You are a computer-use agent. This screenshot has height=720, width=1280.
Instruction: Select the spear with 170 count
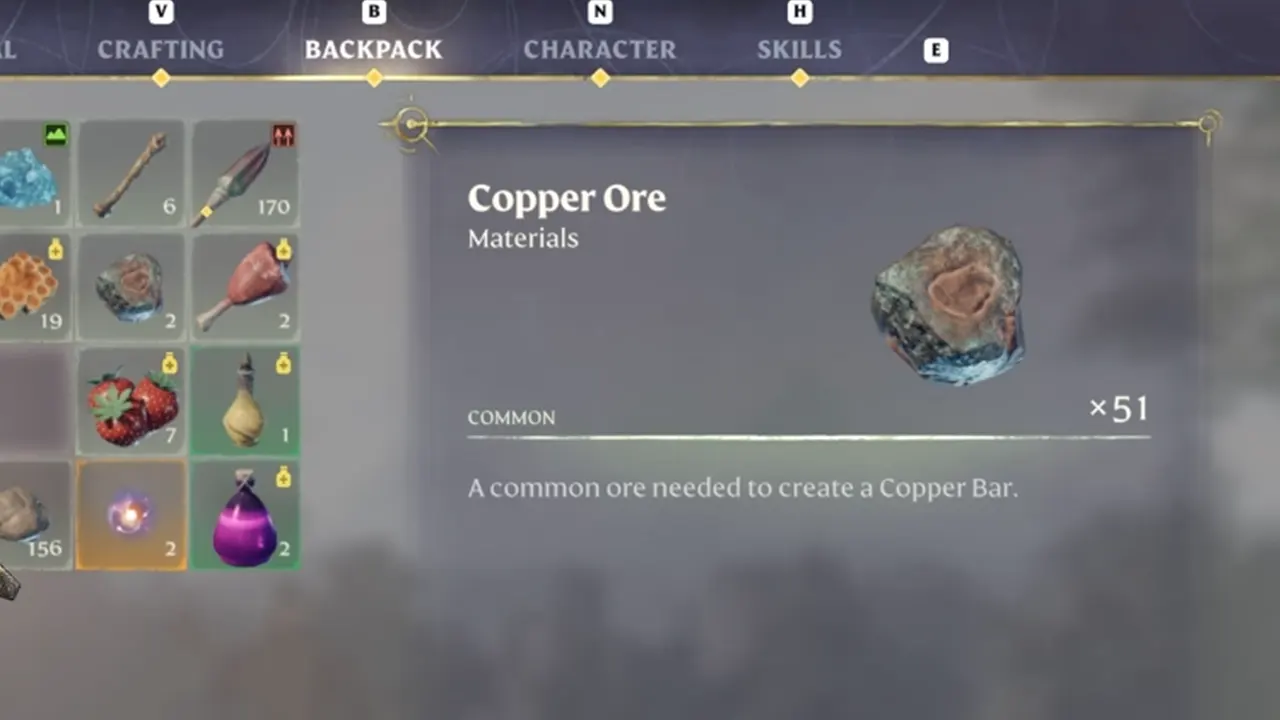244,173
